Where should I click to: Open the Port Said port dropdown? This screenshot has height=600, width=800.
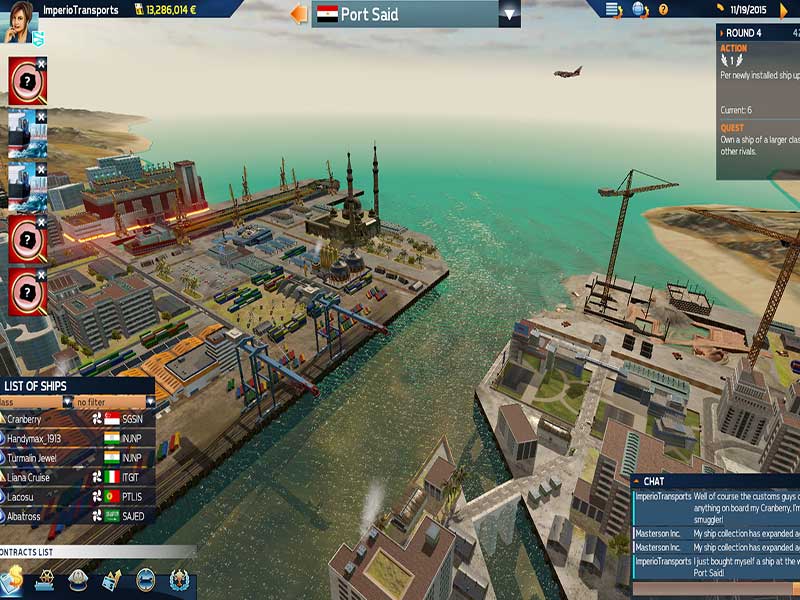(x=510, y=14)
